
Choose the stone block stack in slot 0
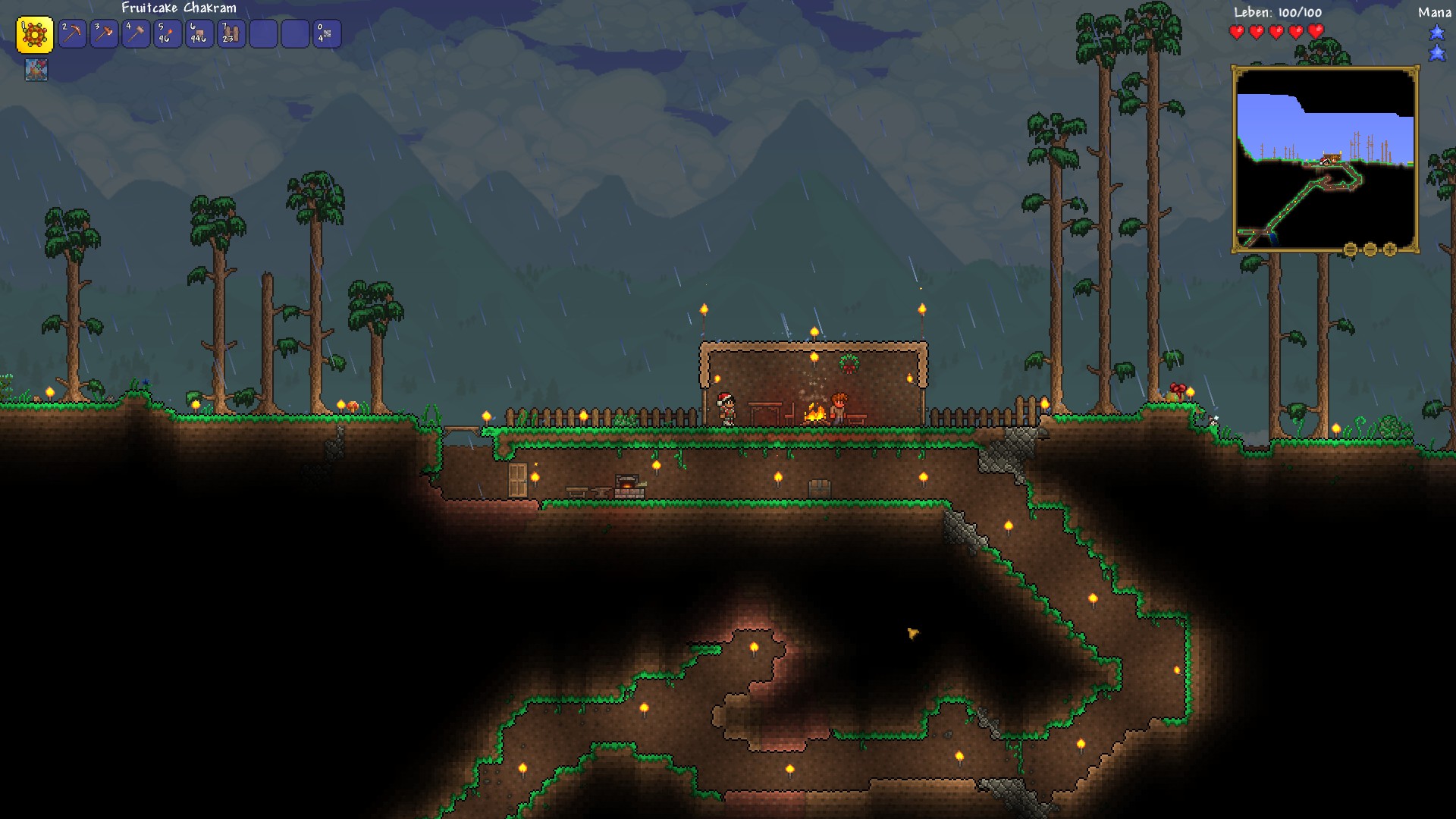coord(328,34)
